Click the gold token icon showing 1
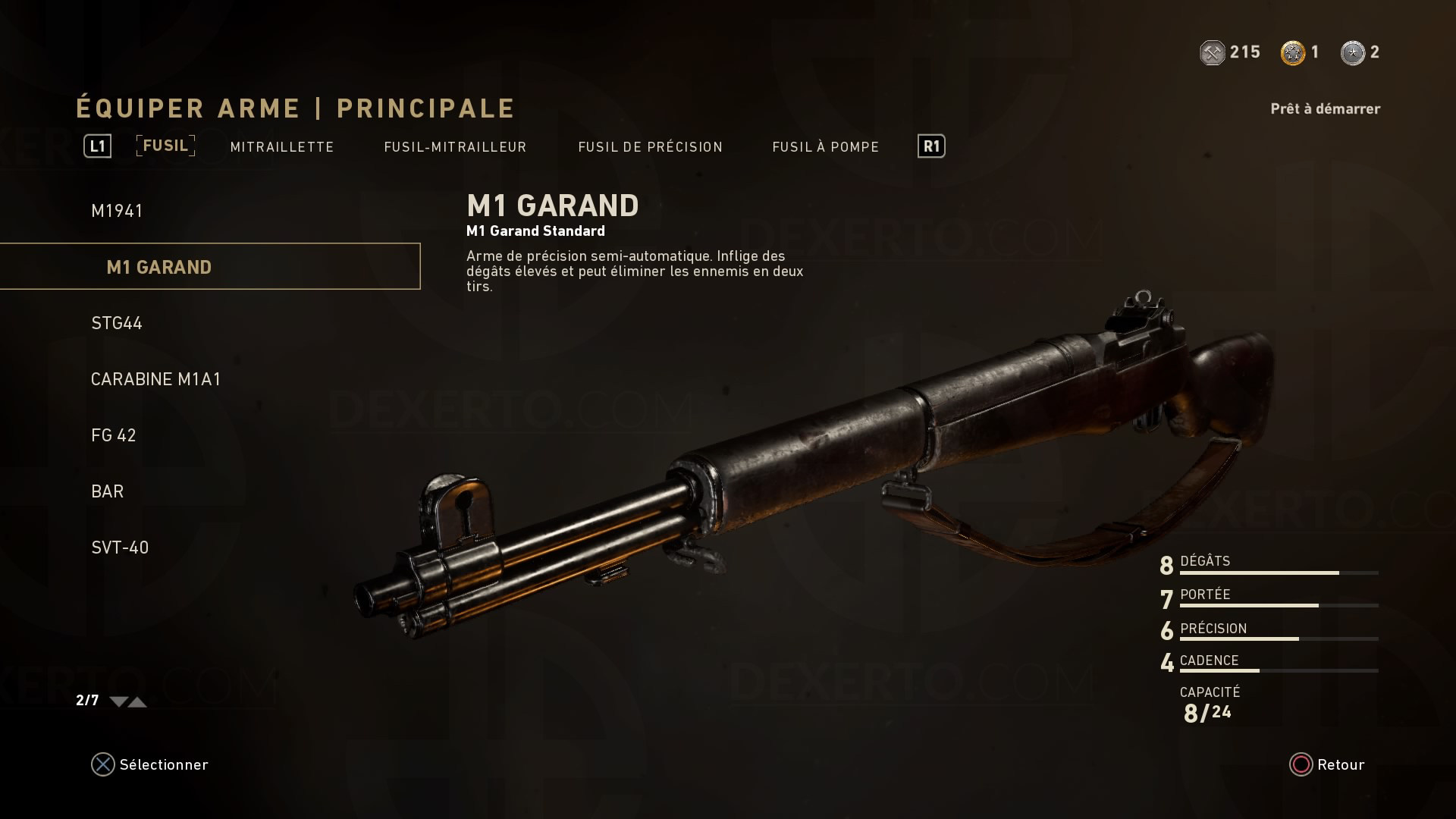Viewport: 1456px width, 819px height. pyautogui.click(x=1293, y=52)
